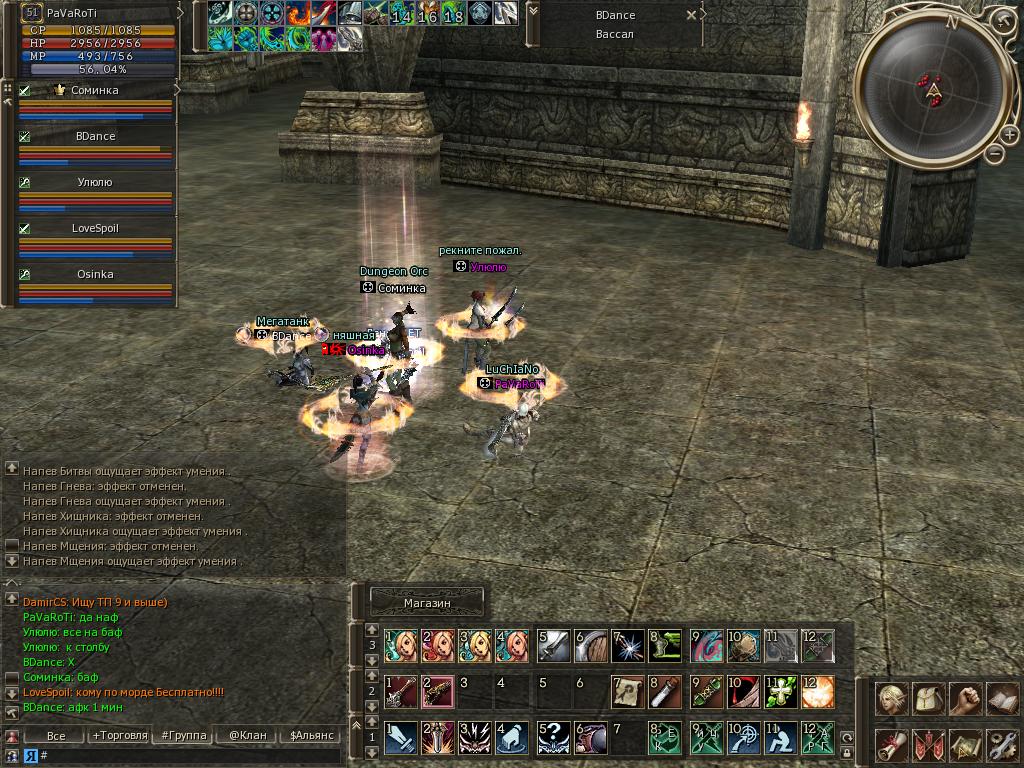The height and width of the screenshot is (768, 1024).
Task: Close the BDance target window
Action: (x=691, y=16)
